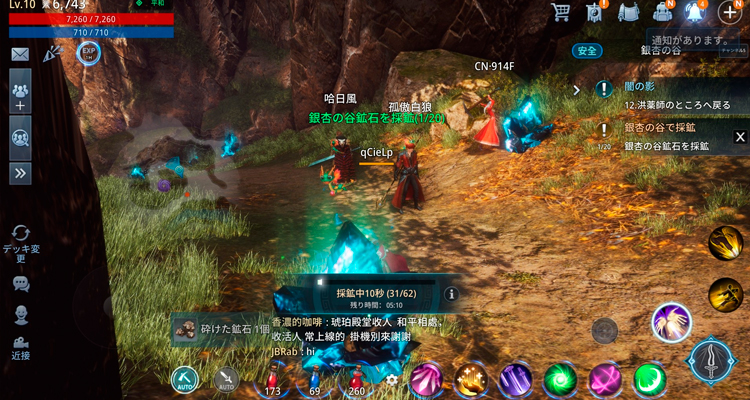Viewport: 750px width, 400px height.
Task: Open the yin-yang banner icon
Action: [594, 12]
